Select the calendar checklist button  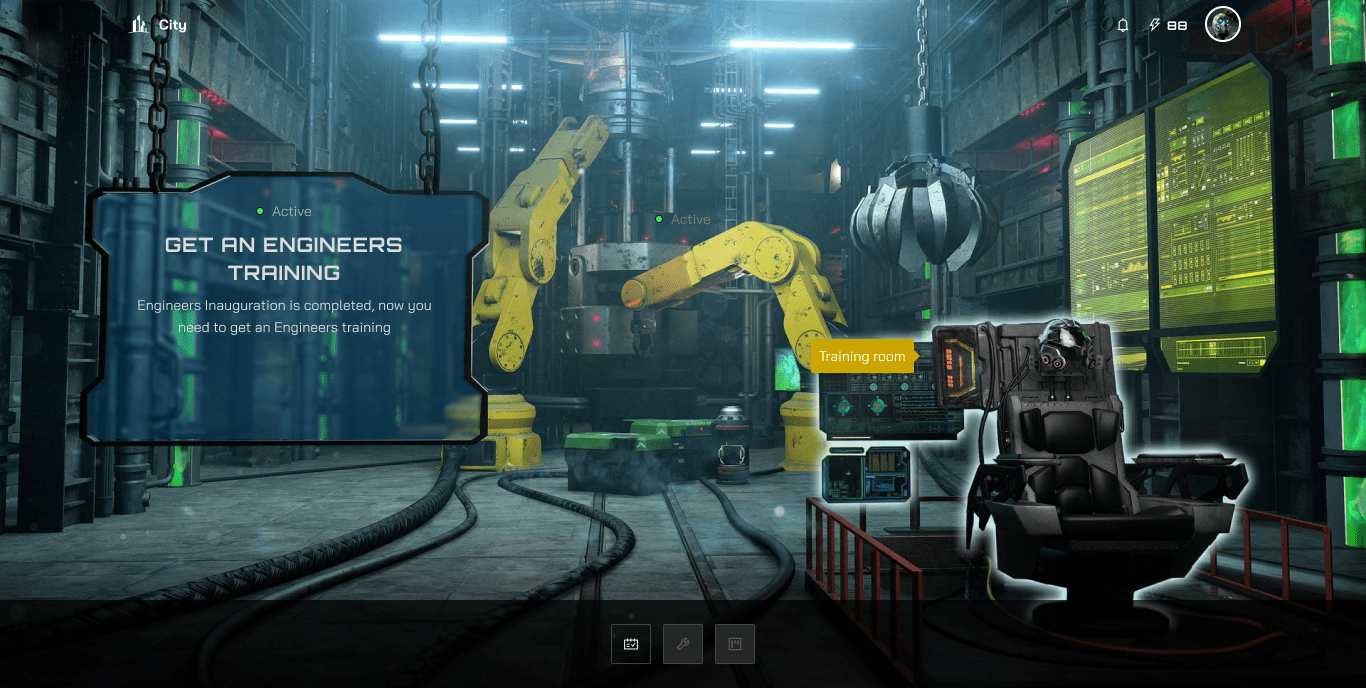631,644
